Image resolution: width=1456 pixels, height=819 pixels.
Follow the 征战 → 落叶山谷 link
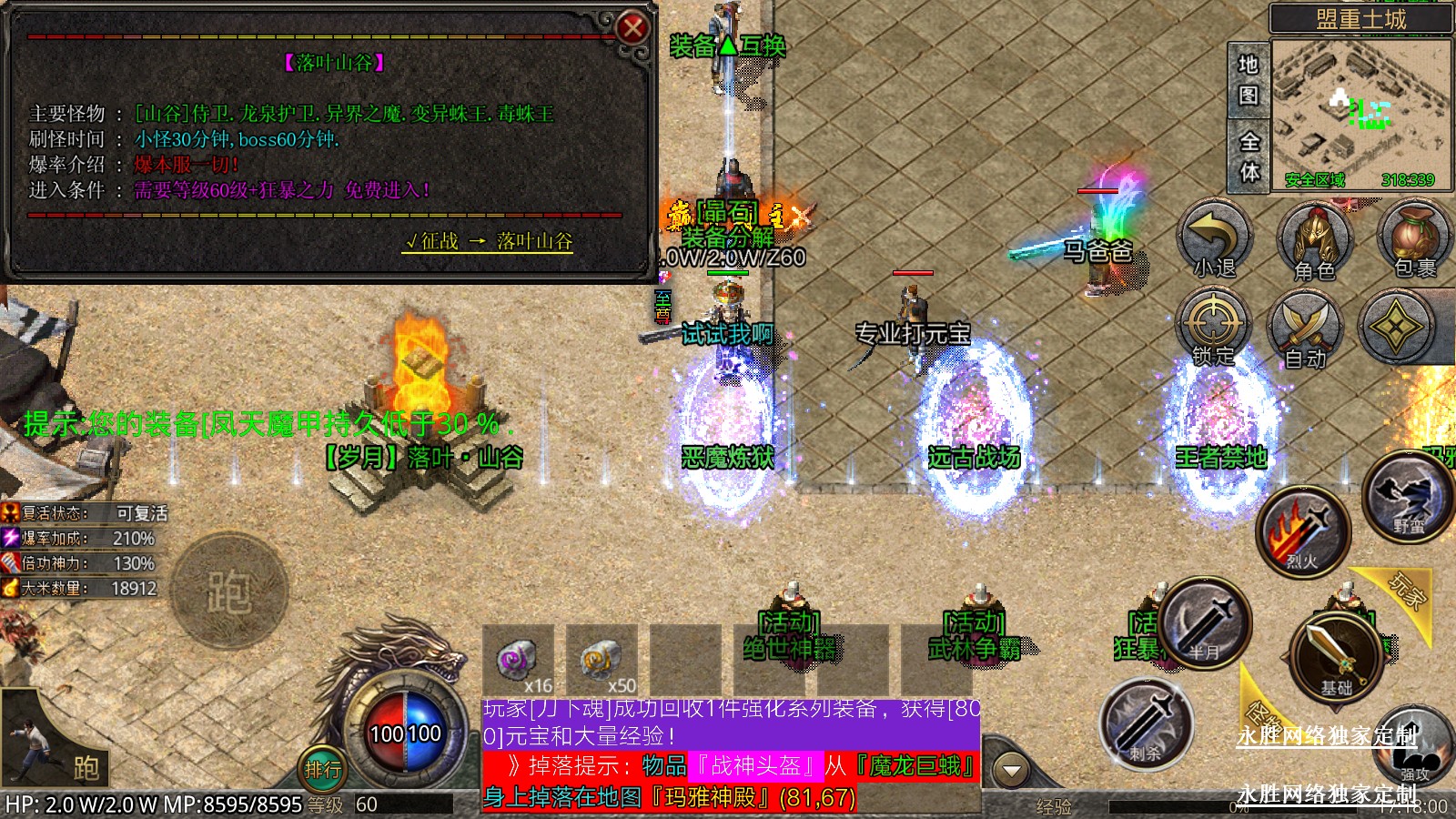pyautogui.click(x=489, y=241)
